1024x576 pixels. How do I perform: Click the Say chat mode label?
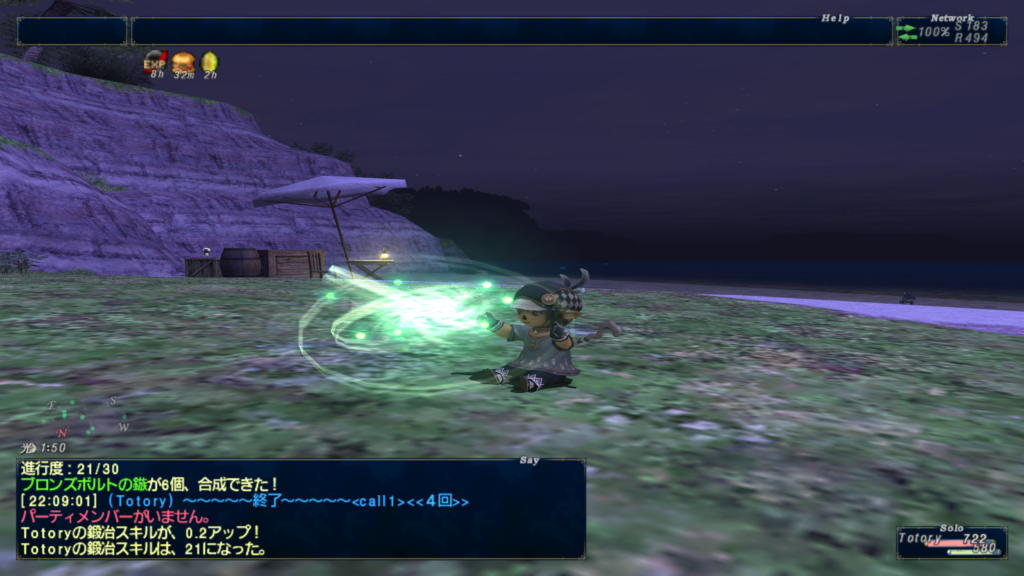pos(530,461)
